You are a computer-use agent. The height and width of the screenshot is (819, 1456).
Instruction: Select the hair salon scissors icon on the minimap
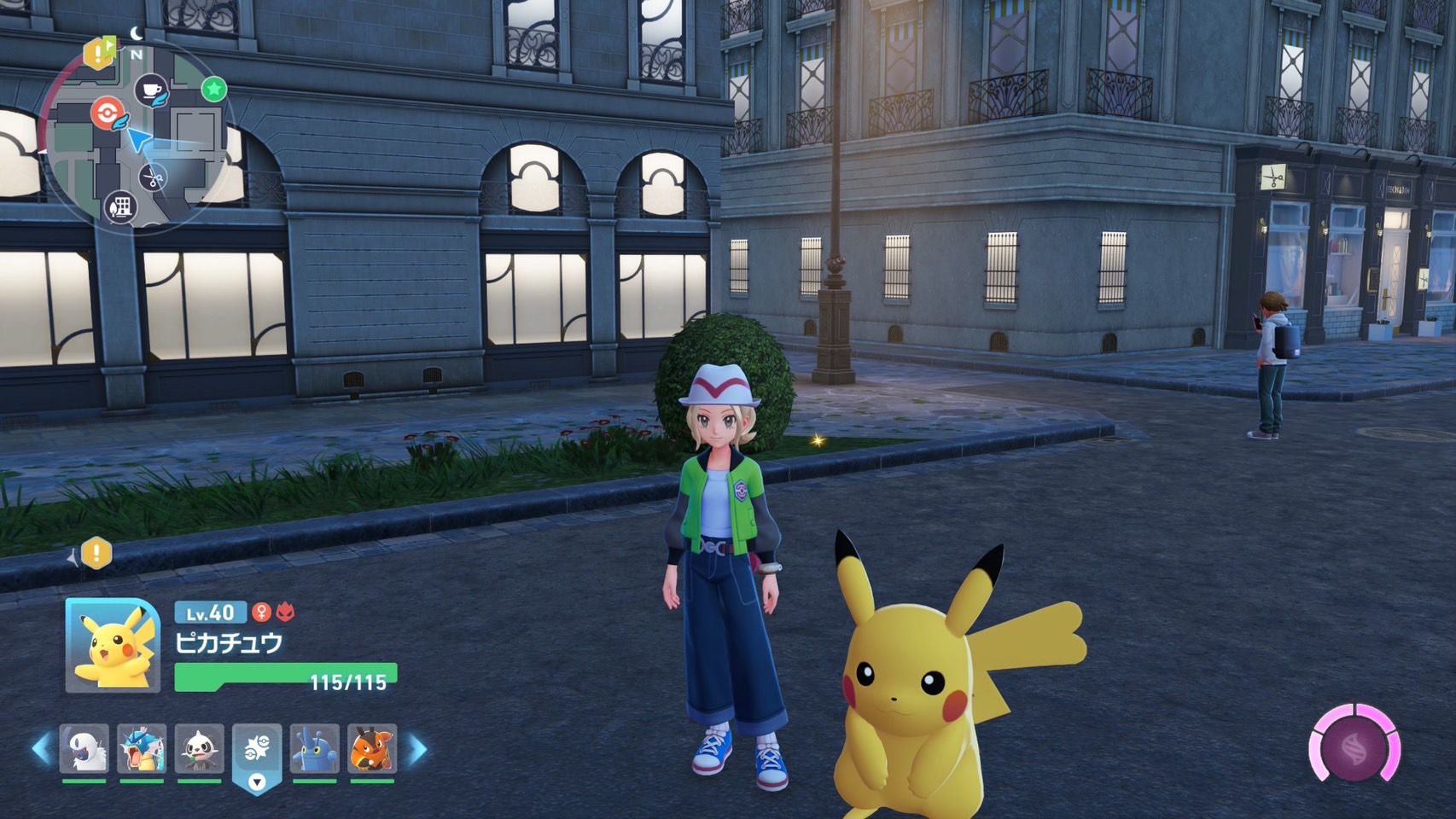pyautogui.click(x=152, y=177)
